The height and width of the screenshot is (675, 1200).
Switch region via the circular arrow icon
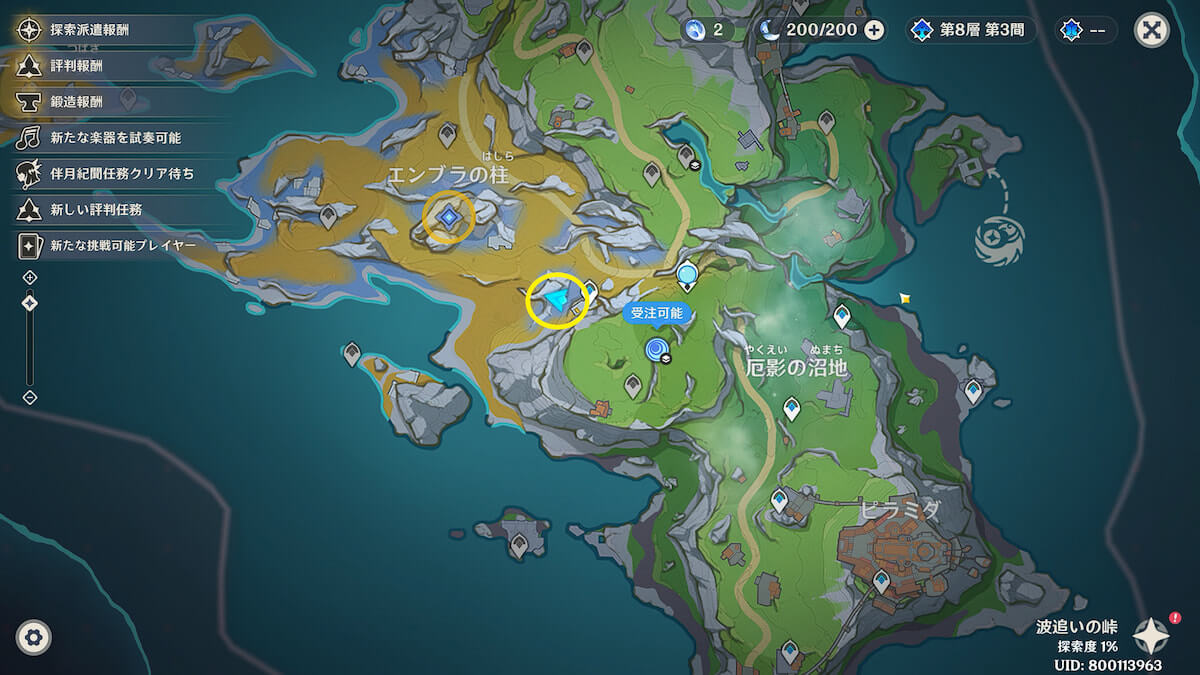1001,241
